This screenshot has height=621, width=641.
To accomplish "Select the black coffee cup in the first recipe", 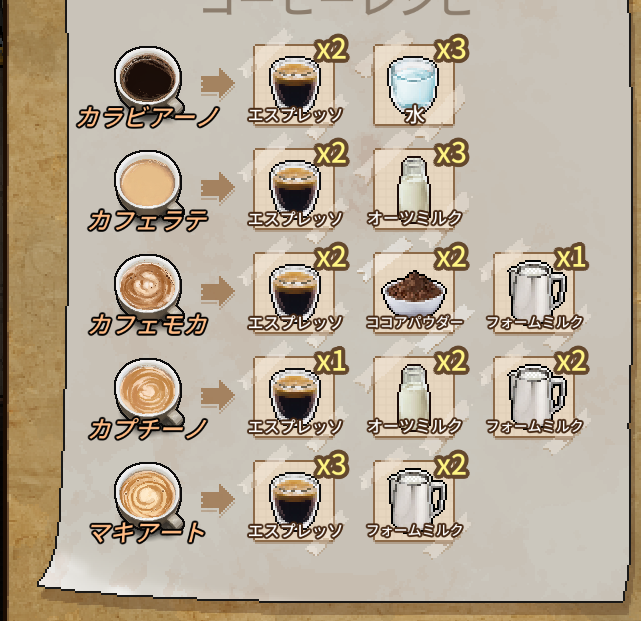I will pyautogui.click(x=149, y=77).
